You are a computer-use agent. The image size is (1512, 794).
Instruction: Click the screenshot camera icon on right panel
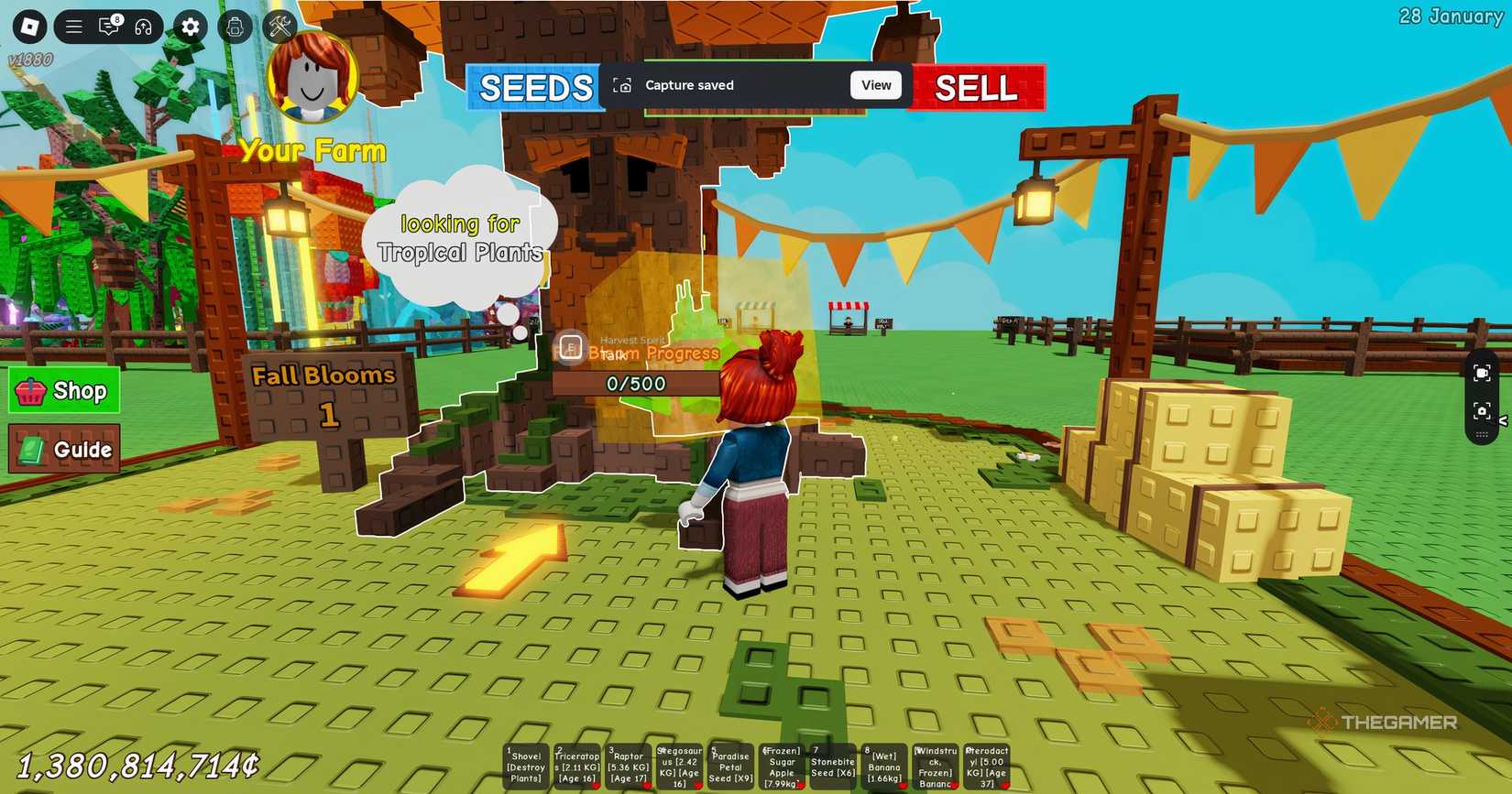pos(1485,412)
